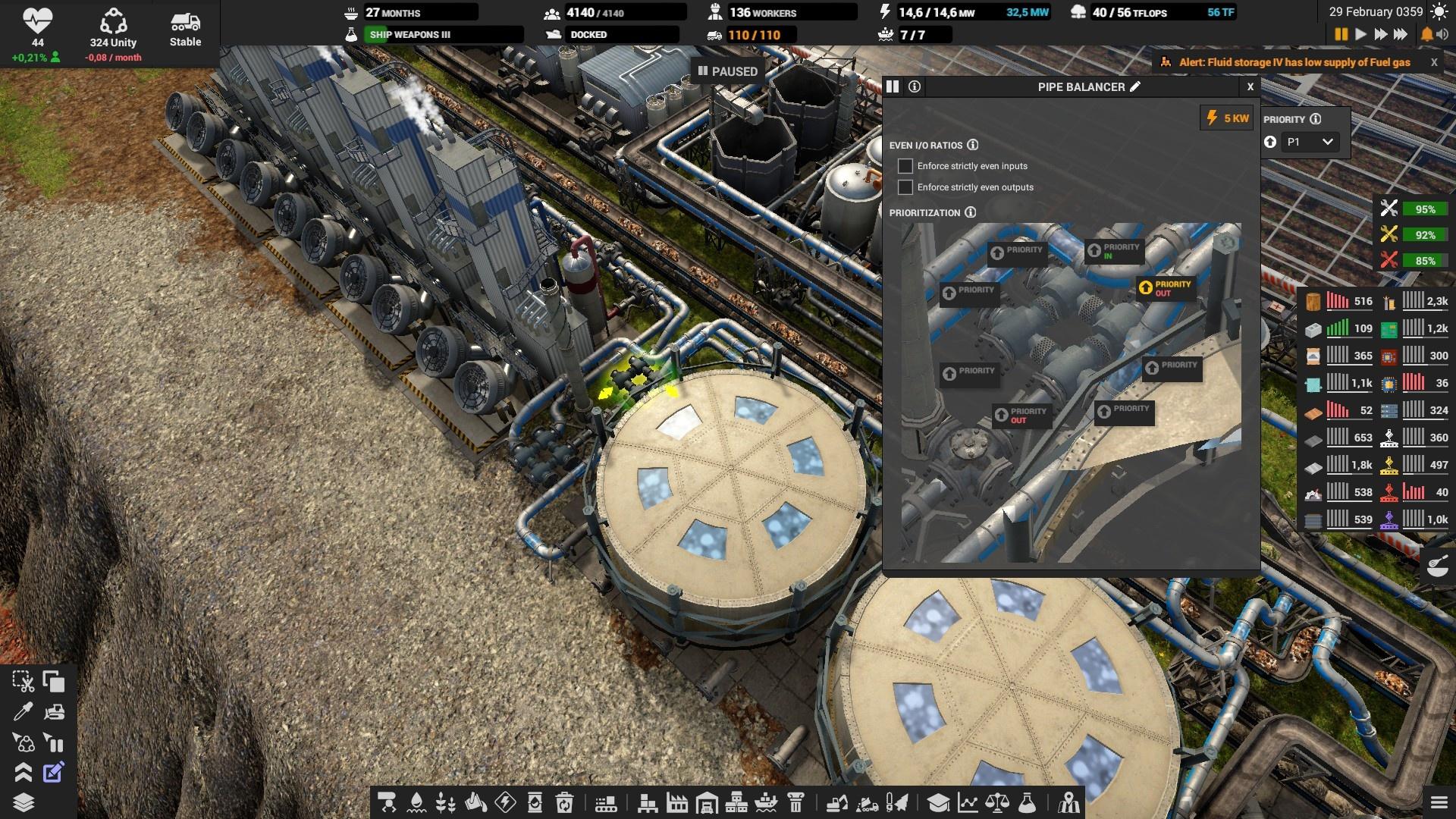Screen dimensions: 1456x819
Task: Activate the copy tool
Action: coord(54,682)
